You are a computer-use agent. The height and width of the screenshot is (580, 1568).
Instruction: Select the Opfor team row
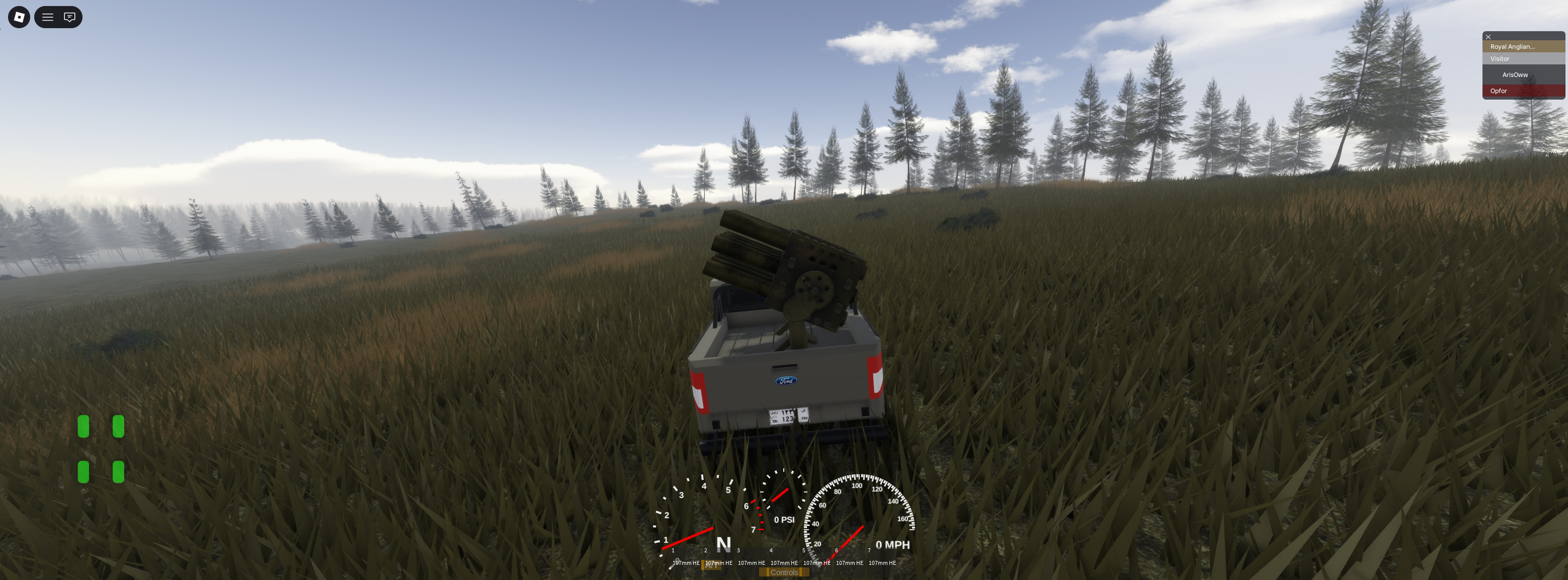point(1523,91)
